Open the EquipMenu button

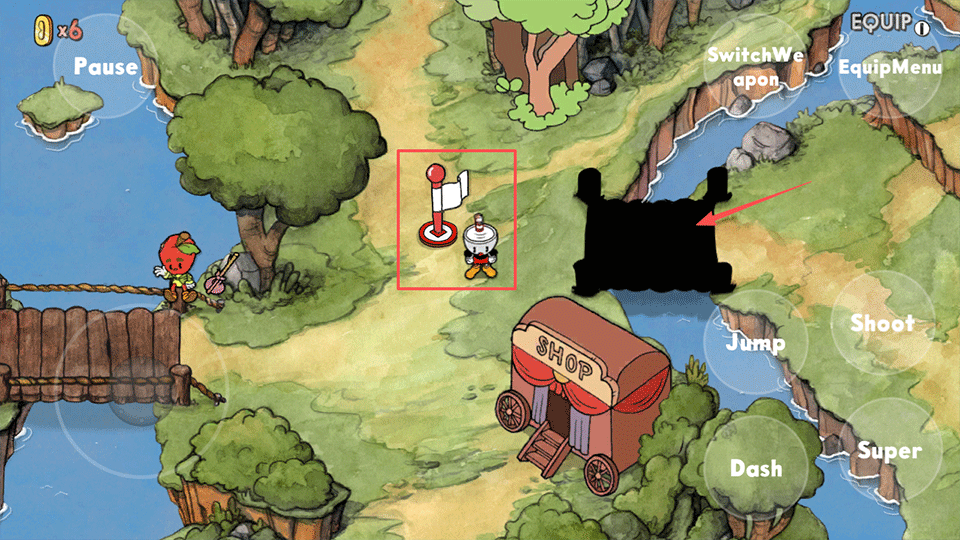click(889, 67)
